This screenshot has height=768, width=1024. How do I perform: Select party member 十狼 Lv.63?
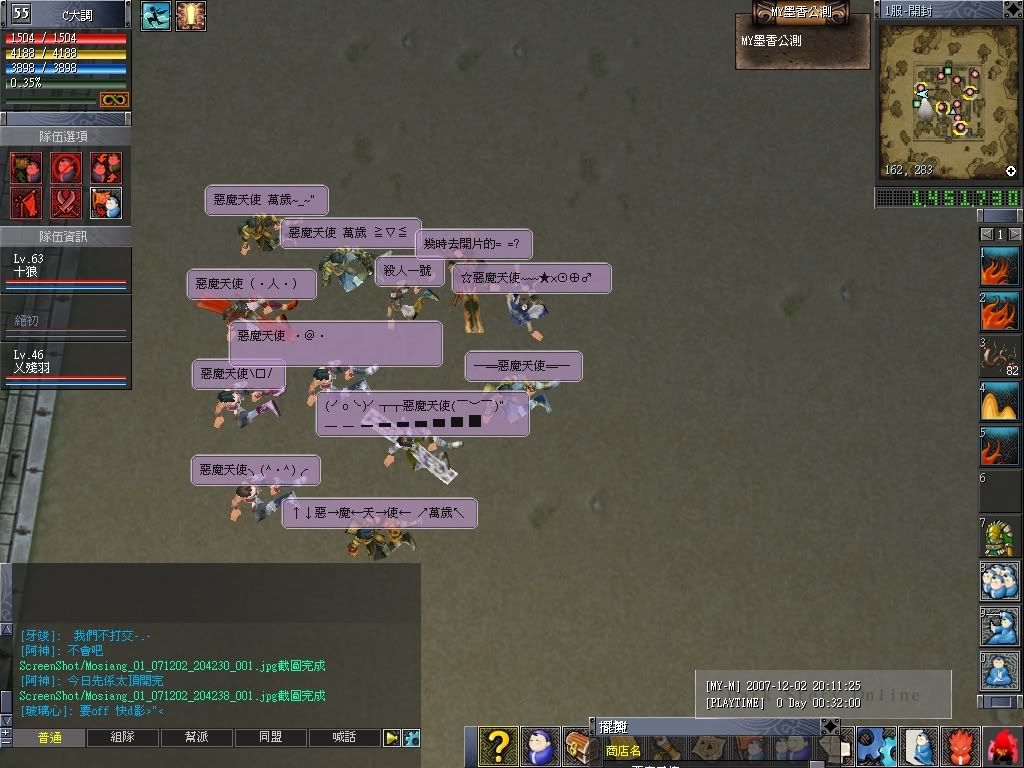pyautogui.click(x=66, y=270)
